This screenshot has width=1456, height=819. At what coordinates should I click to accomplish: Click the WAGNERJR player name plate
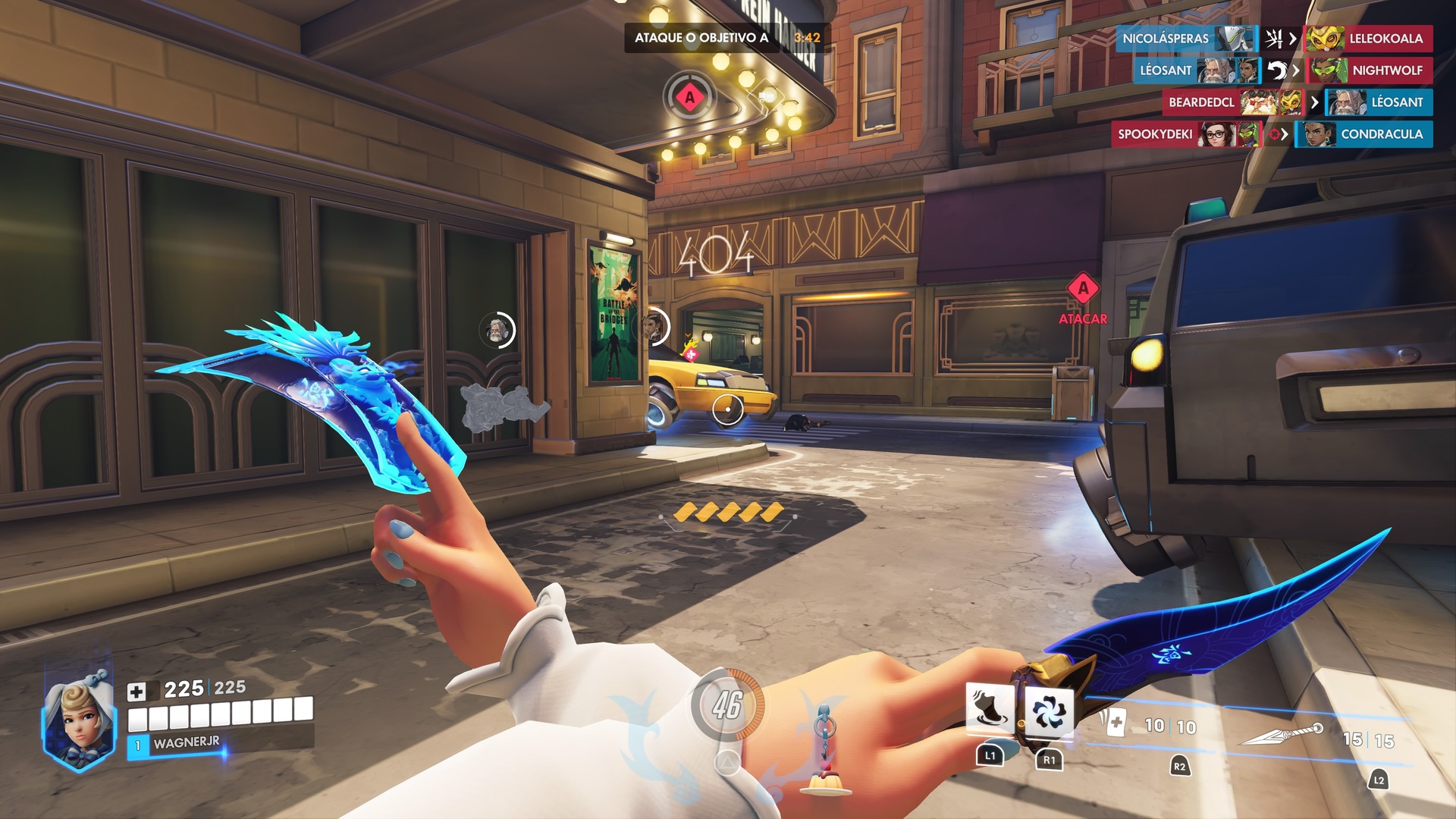[x=186, y=743]
